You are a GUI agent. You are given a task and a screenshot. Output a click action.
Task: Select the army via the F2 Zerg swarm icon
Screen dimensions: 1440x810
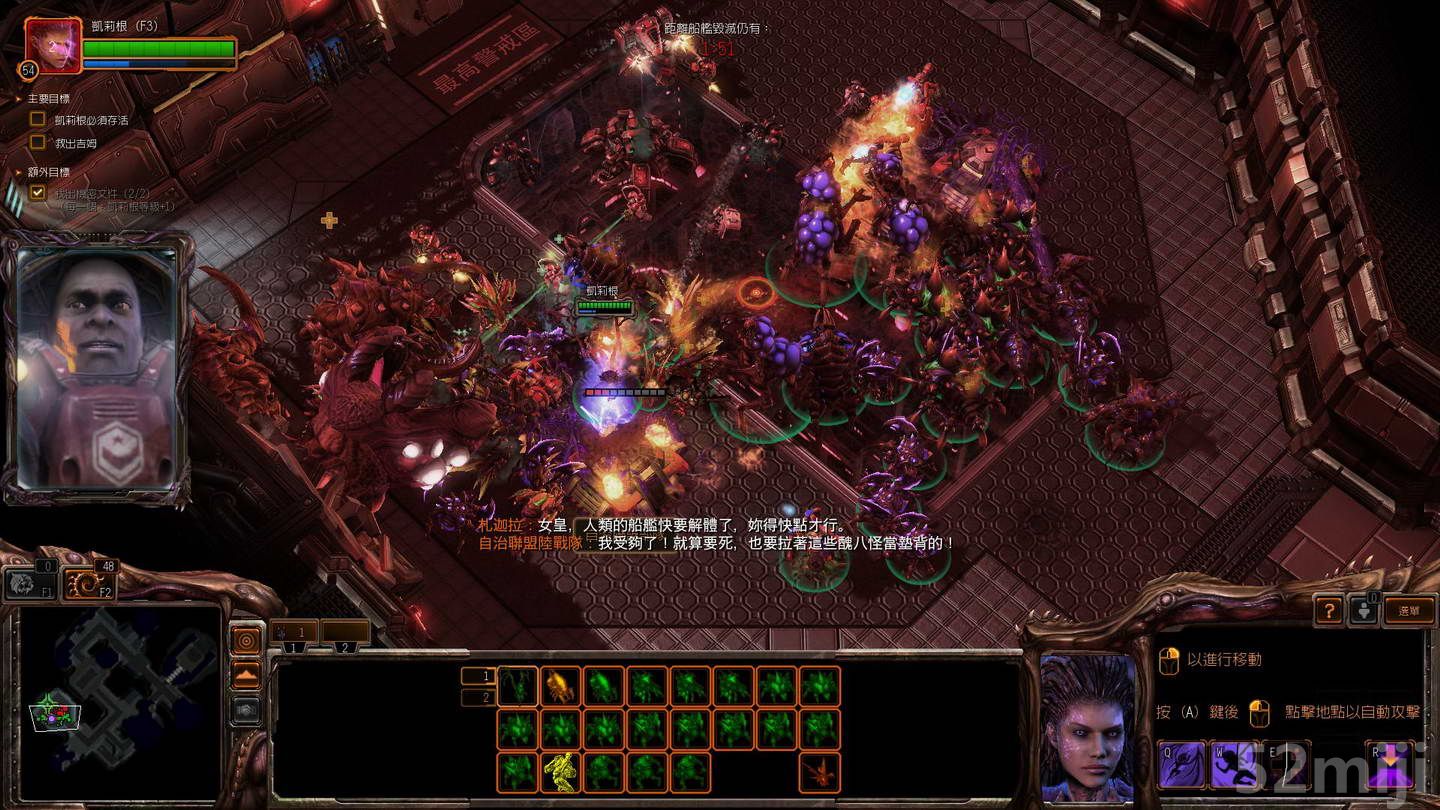pos(88,583)
